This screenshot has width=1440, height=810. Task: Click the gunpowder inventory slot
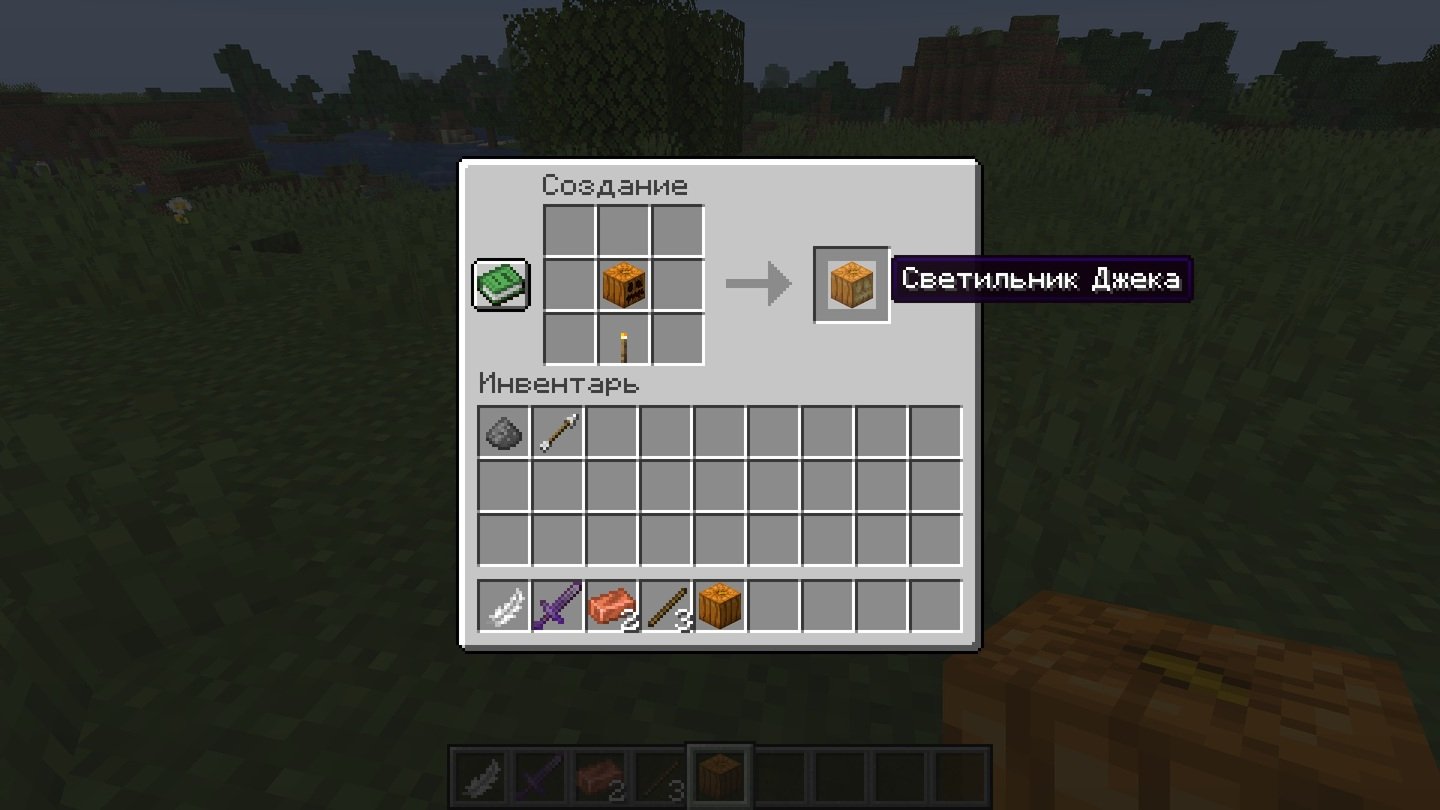click(504, 432)
